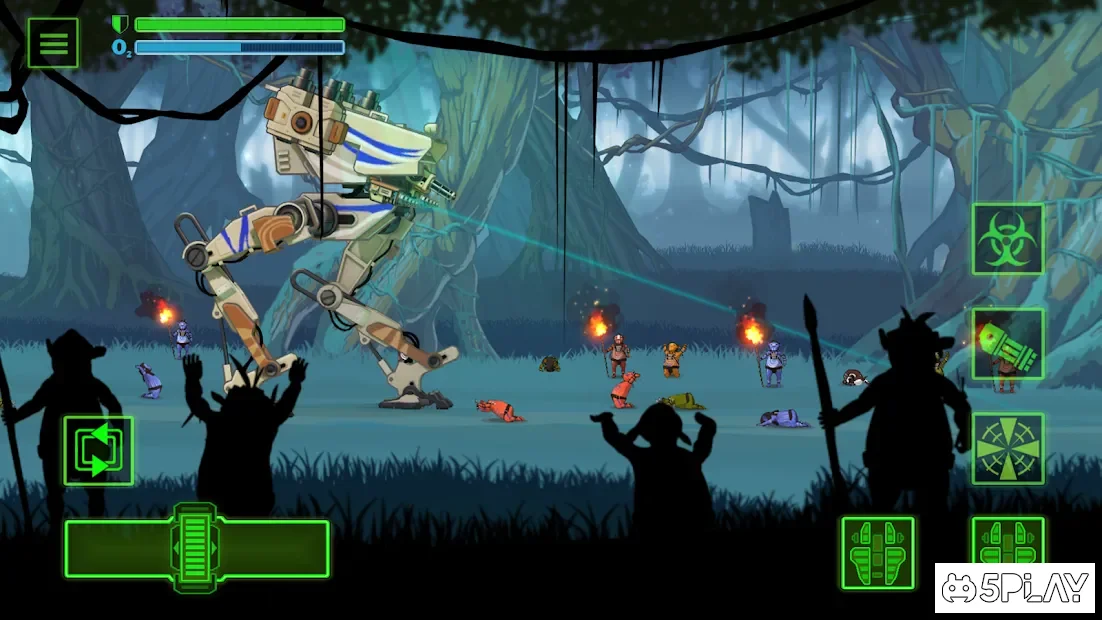
Task: Tap the swap arrows button
Action: [x=98, y=451]
